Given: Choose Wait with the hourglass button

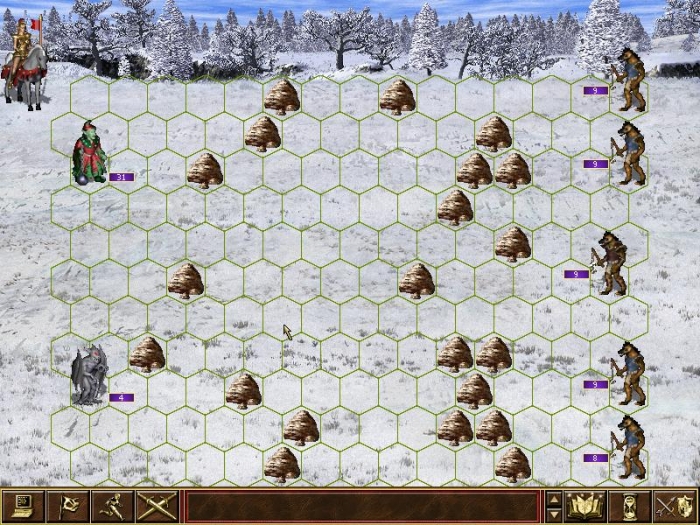Looking at the screenshot, I should (x=630, y=507).
